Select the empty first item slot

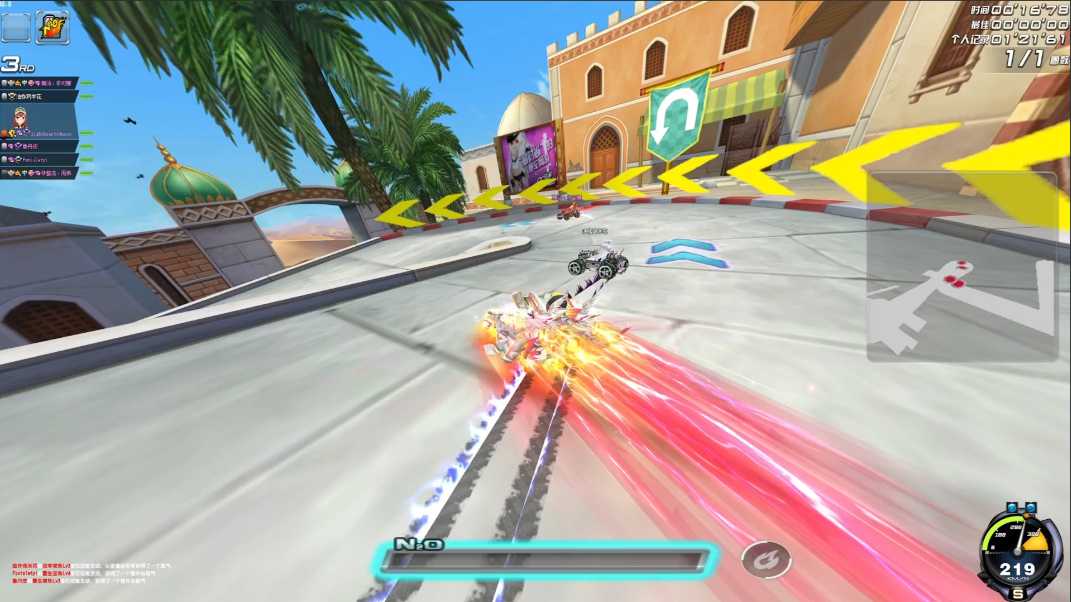point(16,26)
